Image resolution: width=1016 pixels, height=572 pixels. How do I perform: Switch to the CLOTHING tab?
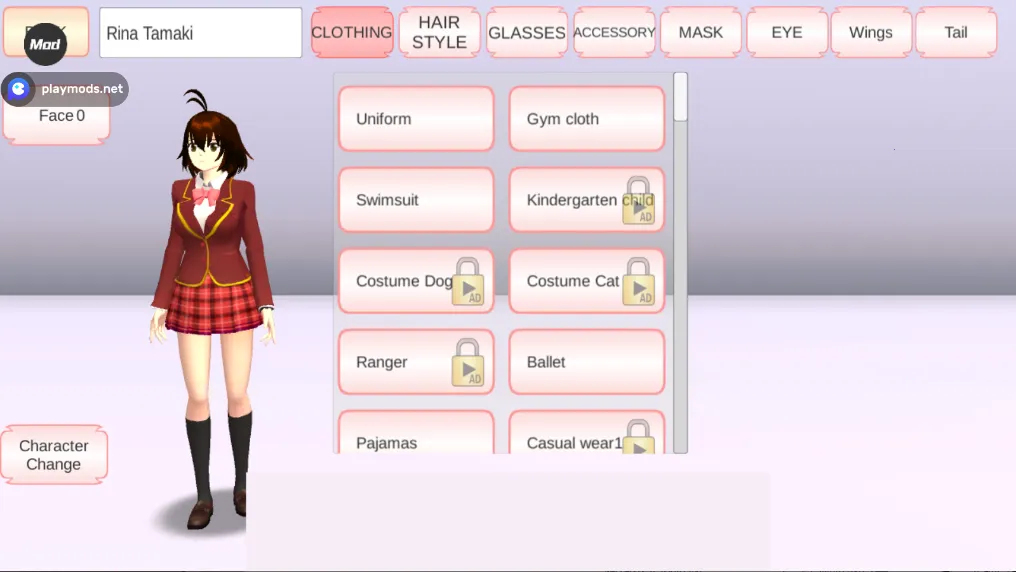[x=351, y=32]
